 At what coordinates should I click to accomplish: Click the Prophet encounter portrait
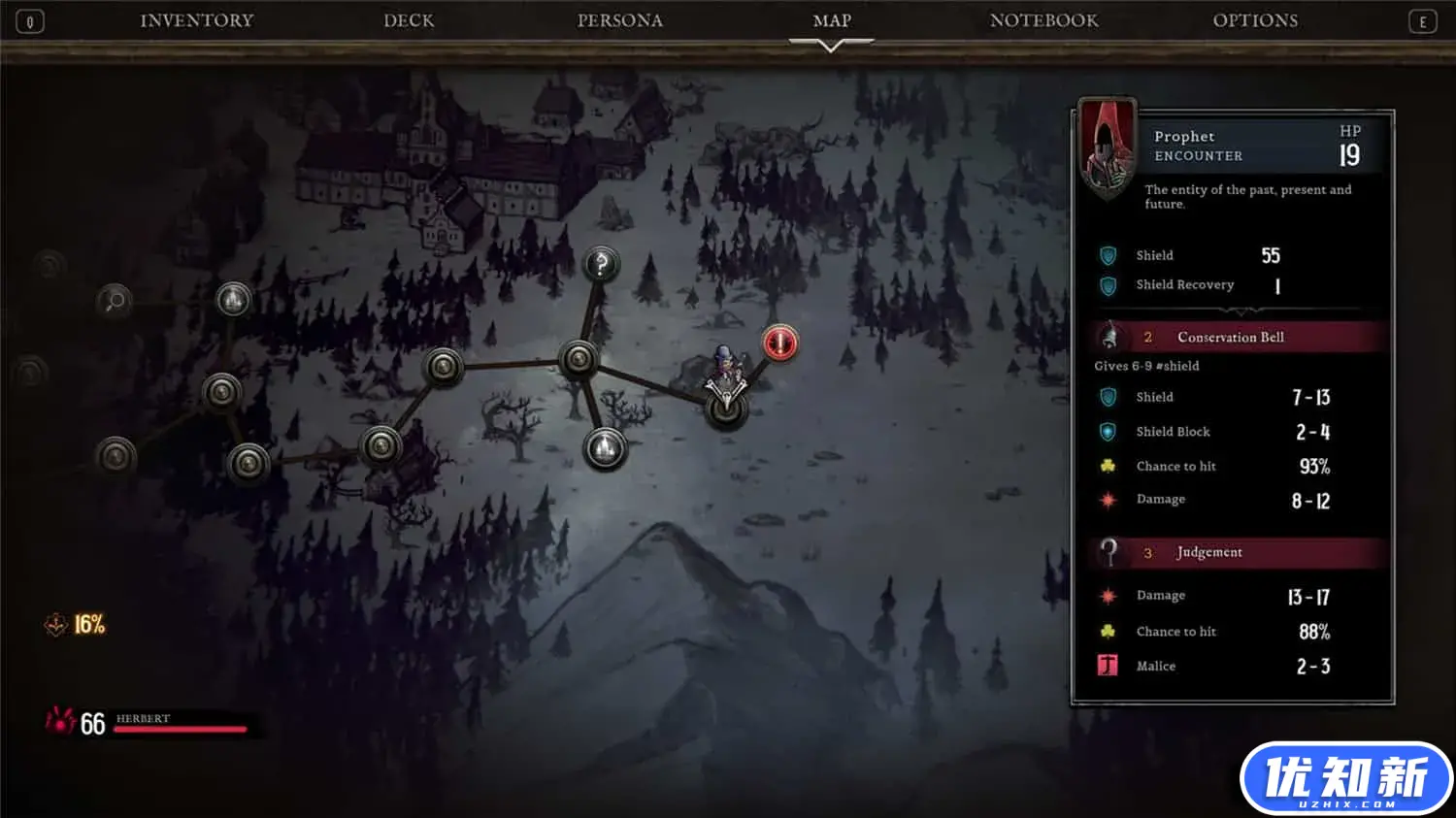1108,147
